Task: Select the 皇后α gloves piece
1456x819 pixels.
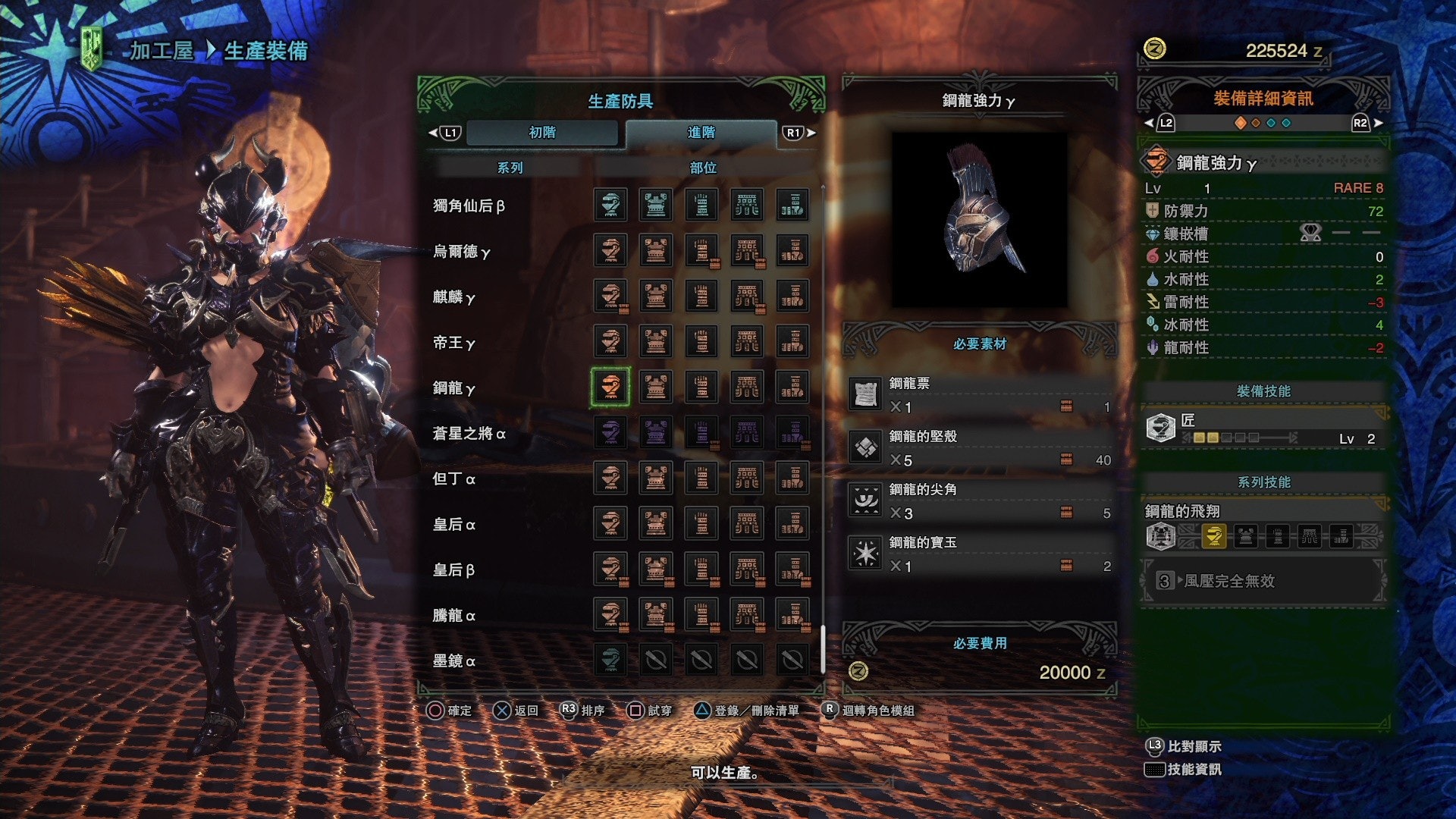Action: [x=701, y=523]
